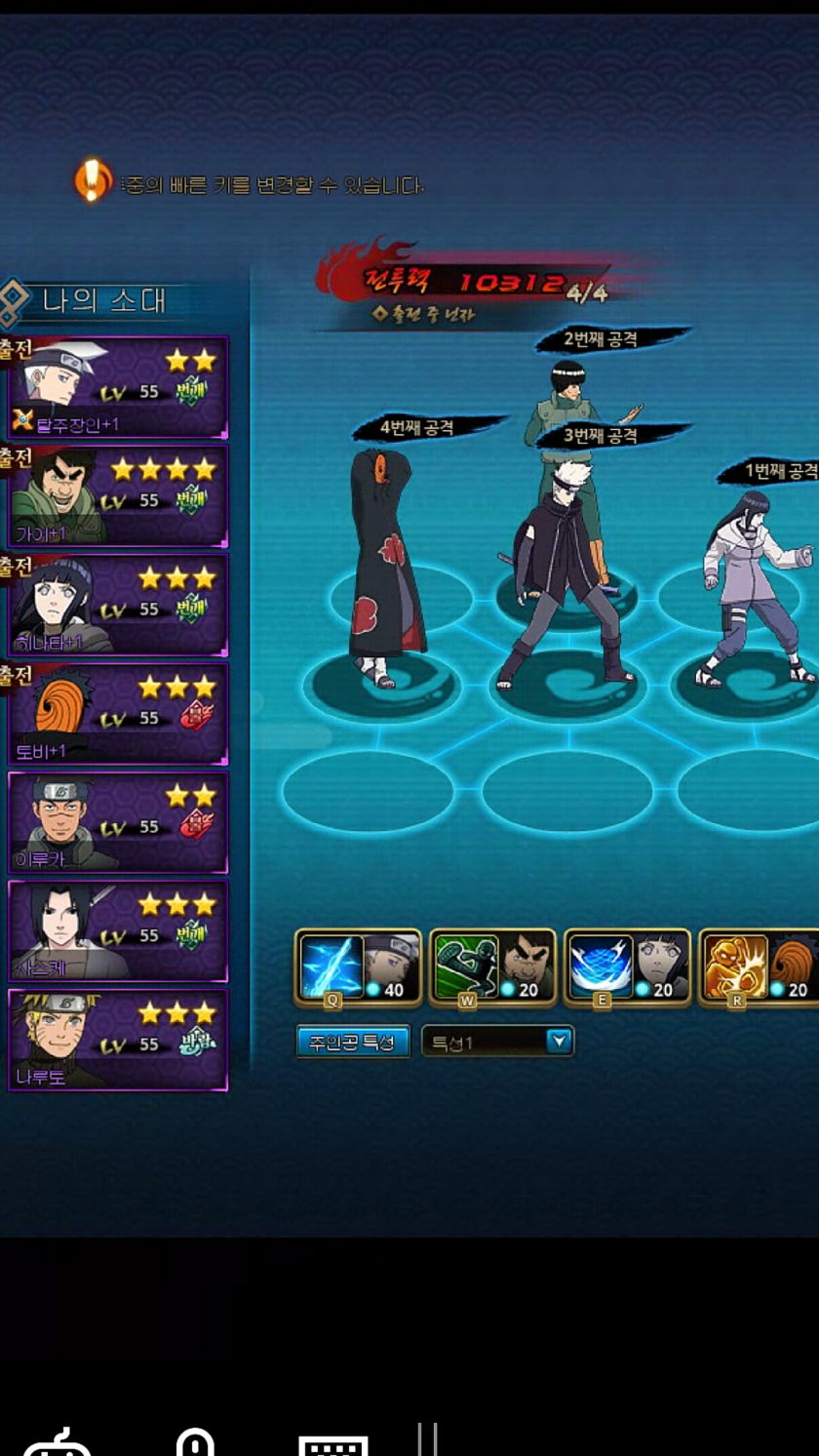Select the Tobi unit on the formation
Screen dimensions: 819x1456
click(x=385, y=566)
